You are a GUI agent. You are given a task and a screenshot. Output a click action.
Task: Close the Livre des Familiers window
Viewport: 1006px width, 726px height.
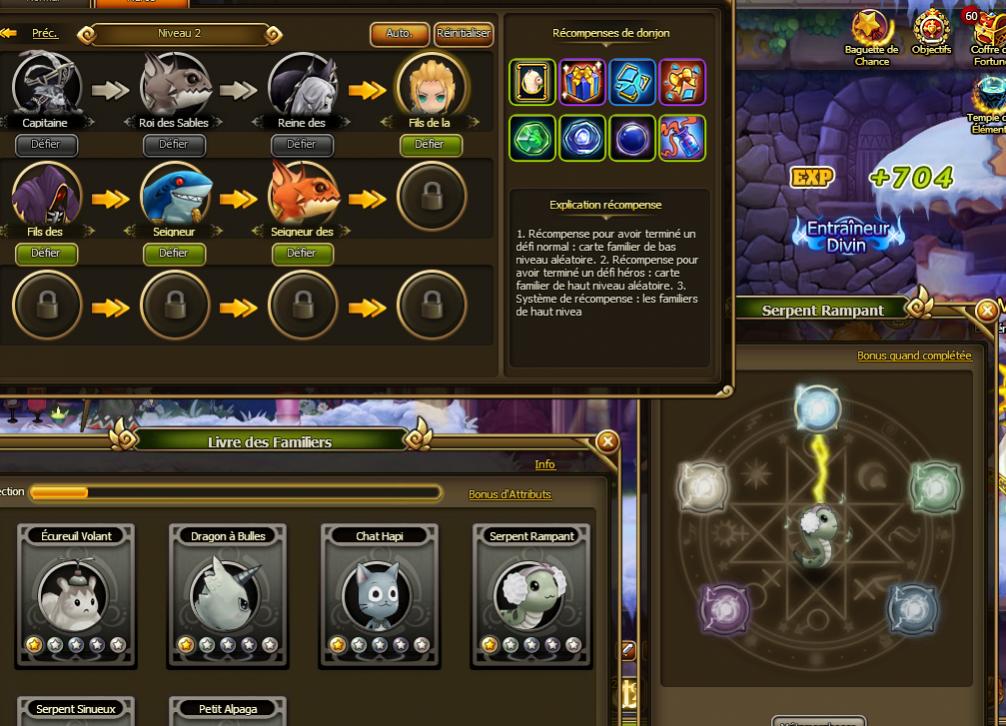point(606,441)
